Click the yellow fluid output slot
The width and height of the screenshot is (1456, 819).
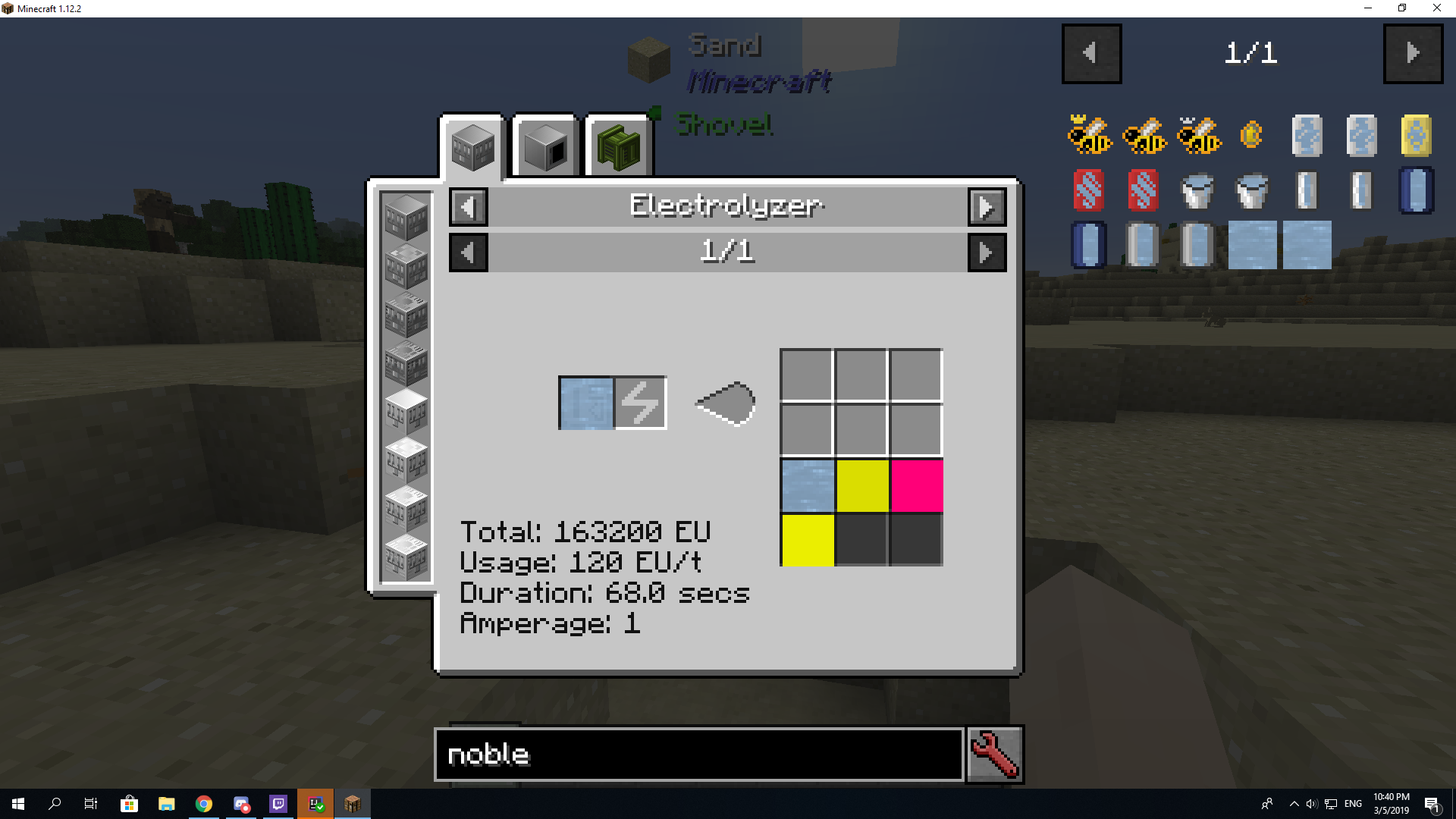pos(862,485)
